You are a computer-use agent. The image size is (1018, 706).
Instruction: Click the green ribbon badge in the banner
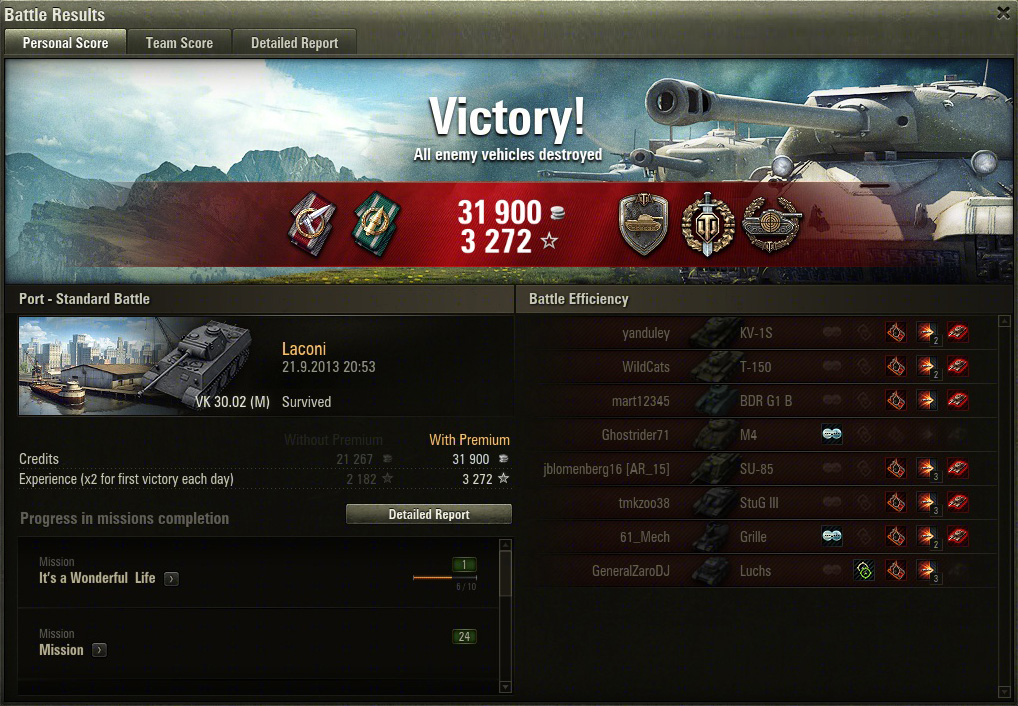tap(375, 222)
